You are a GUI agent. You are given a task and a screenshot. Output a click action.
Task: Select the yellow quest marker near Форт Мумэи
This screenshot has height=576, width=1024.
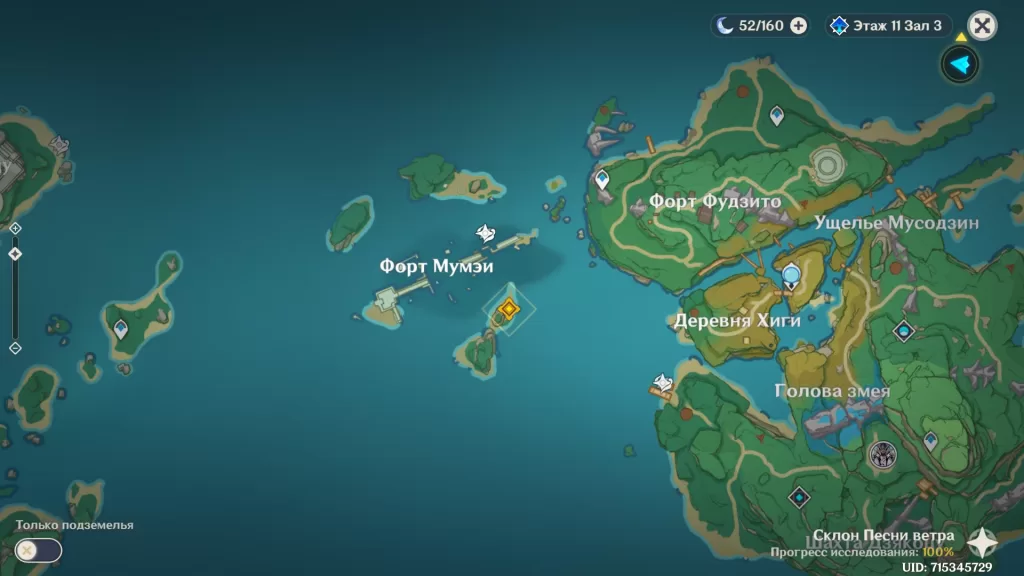click(509, 309)
